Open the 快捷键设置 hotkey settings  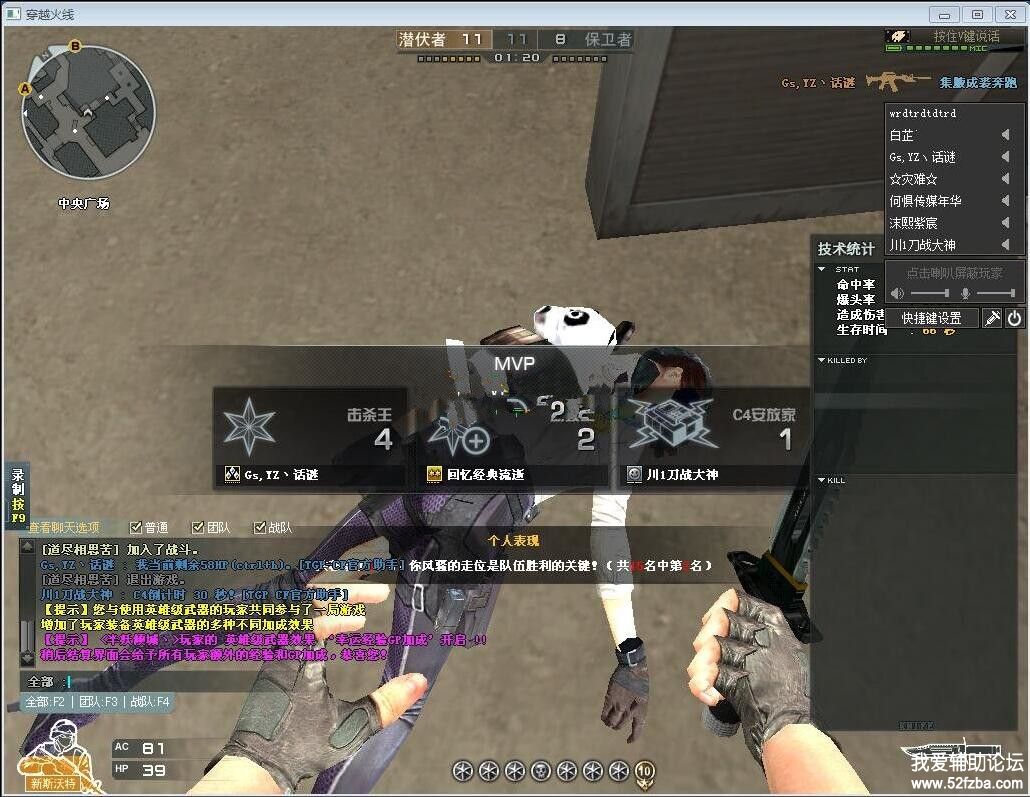(931, 318)
